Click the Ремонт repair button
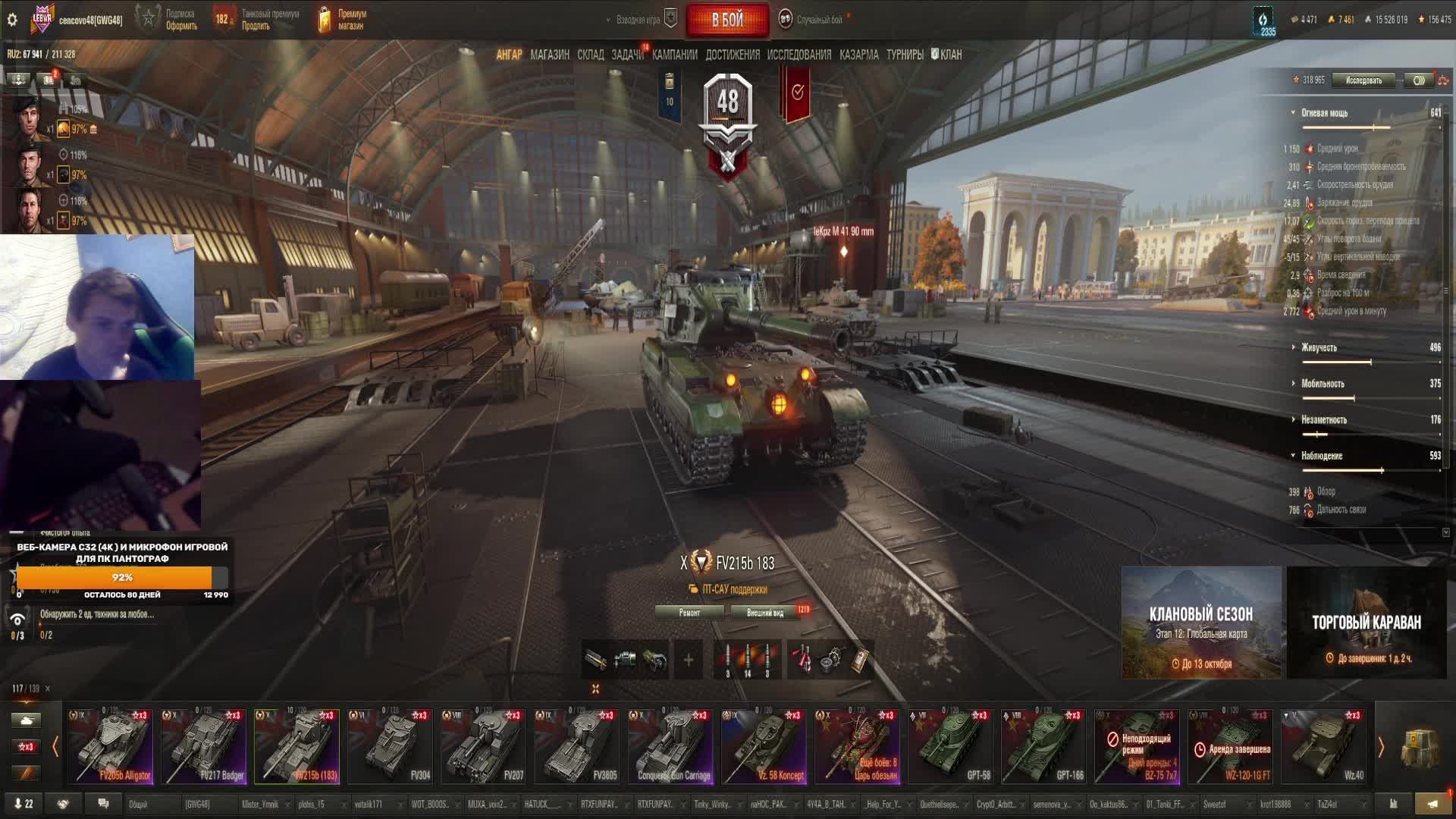 pyautogui.click(x=689, y=613)
